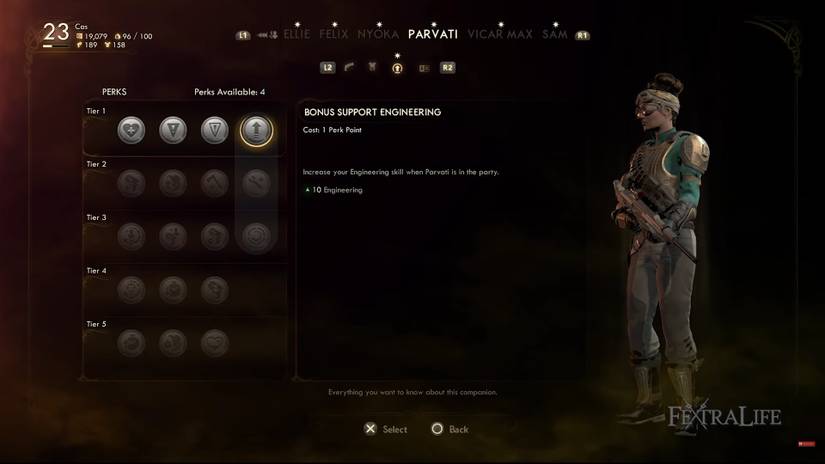The width and height of the screenshot is (825, 464).
Task: Show the Vicar Max companion tab
Action: click(x=499, y=34)
